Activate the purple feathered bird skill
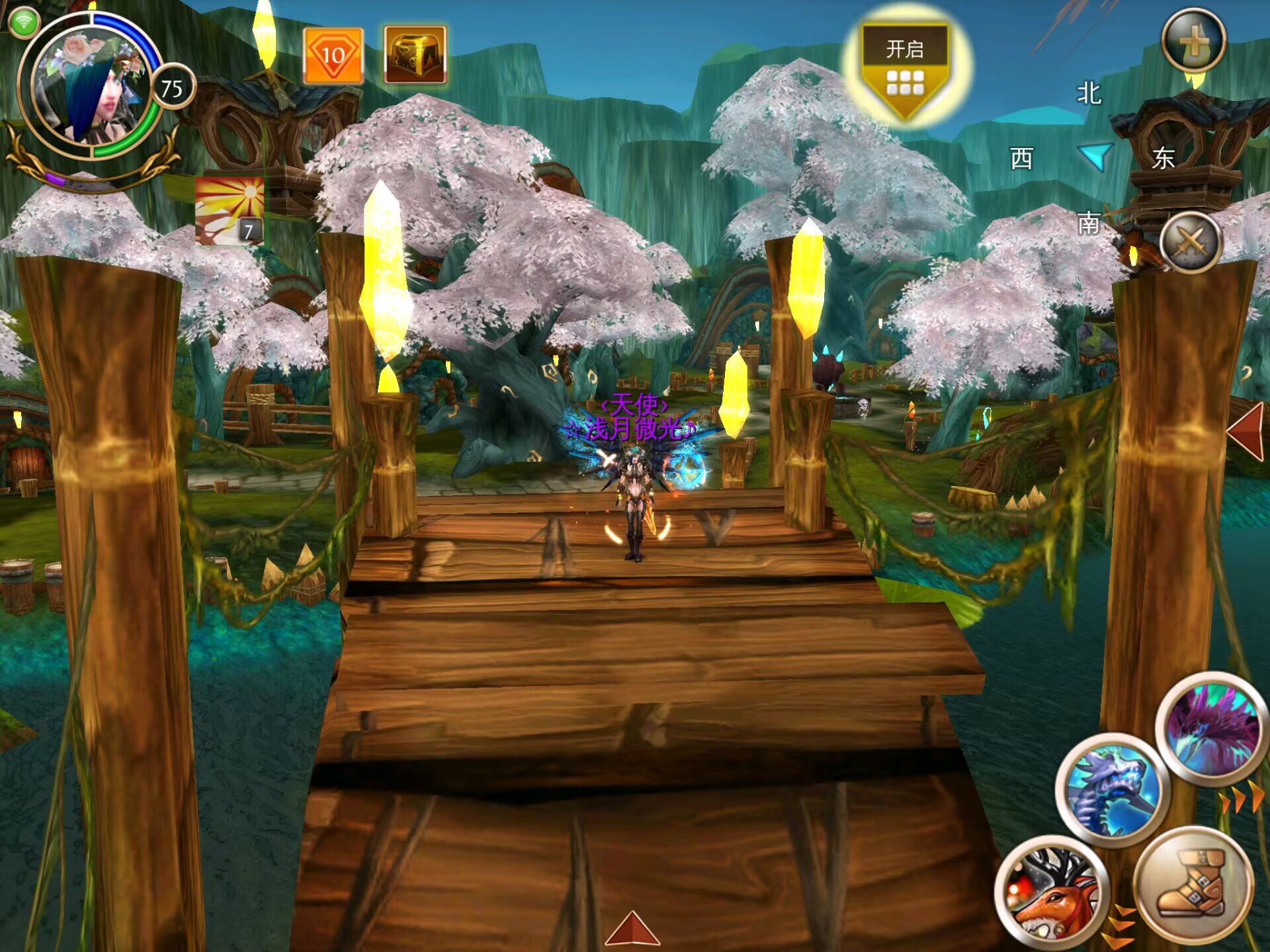This screenshot has height=952, width=1270. (1211, 729)
